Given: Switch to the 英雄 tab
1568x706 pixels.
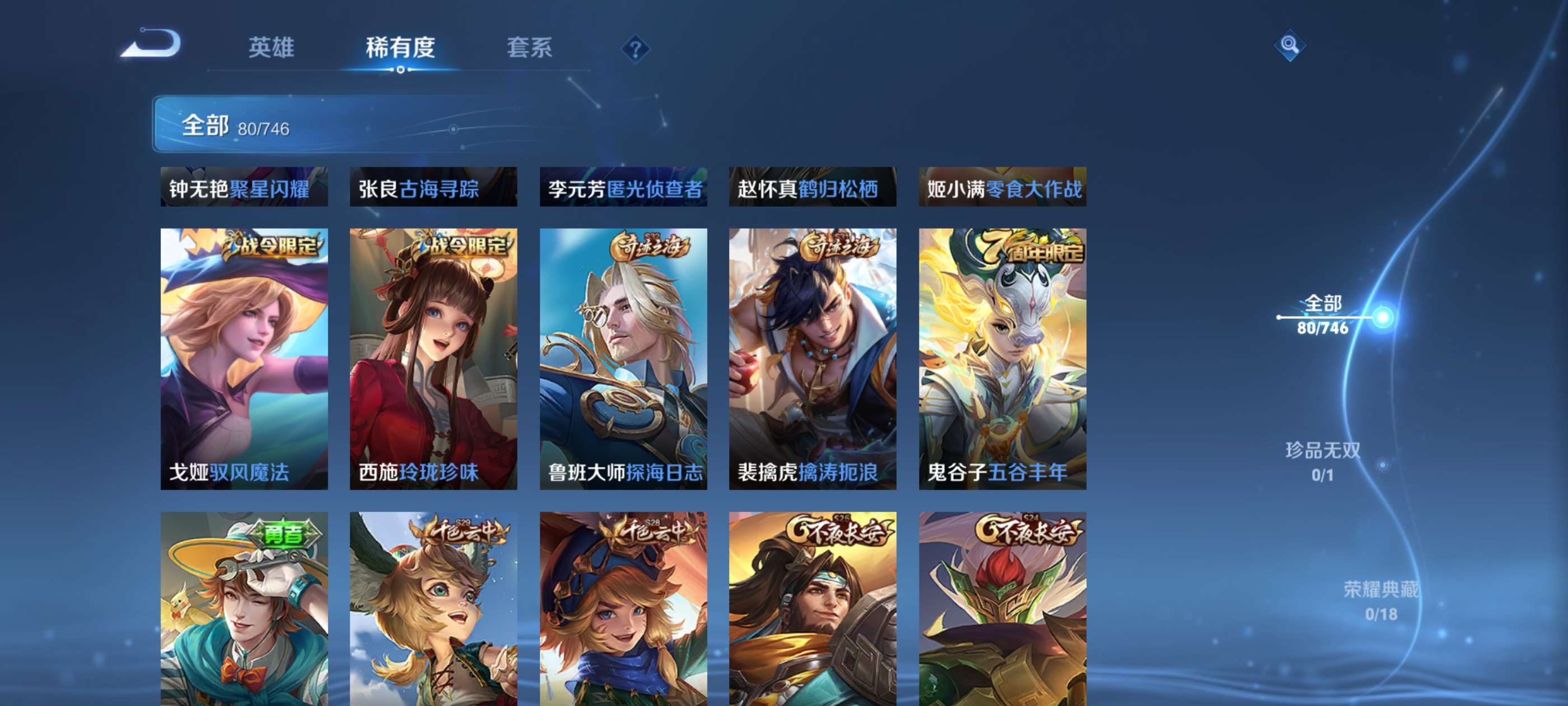Looking at the screenshot, I should pyautogui.click(x=272, y=49).
